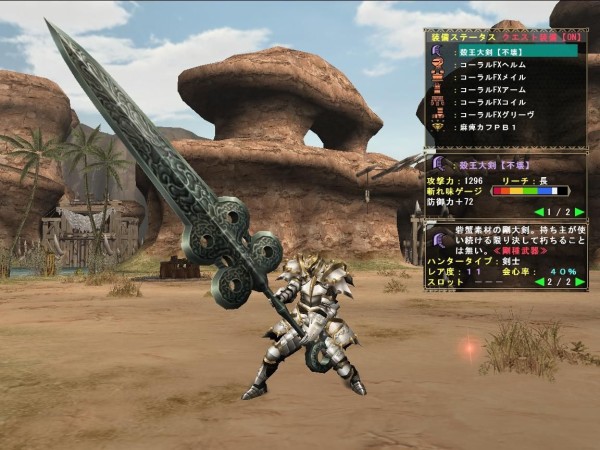The height and width of the screenshot is (450, 600).
Task: Go to next weapon stats page (1/2)
Action: coord(580,212)
